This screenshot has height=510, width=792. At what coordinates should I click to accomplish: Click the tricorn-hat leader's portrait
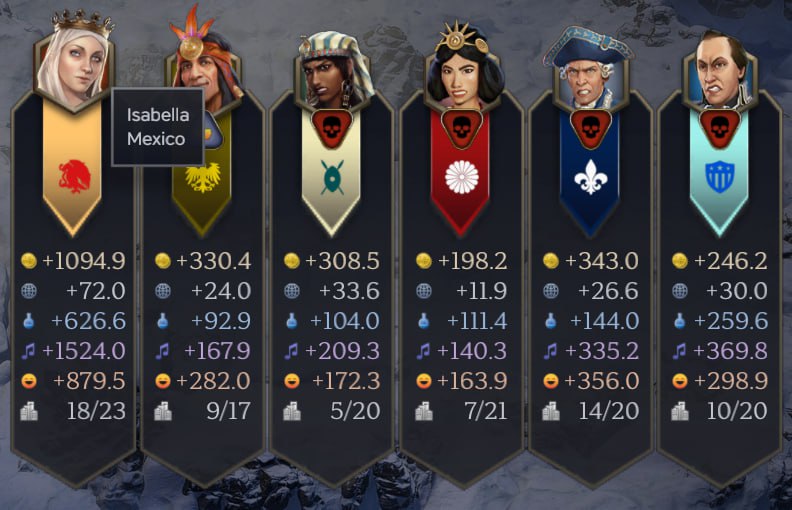[590, 72]
